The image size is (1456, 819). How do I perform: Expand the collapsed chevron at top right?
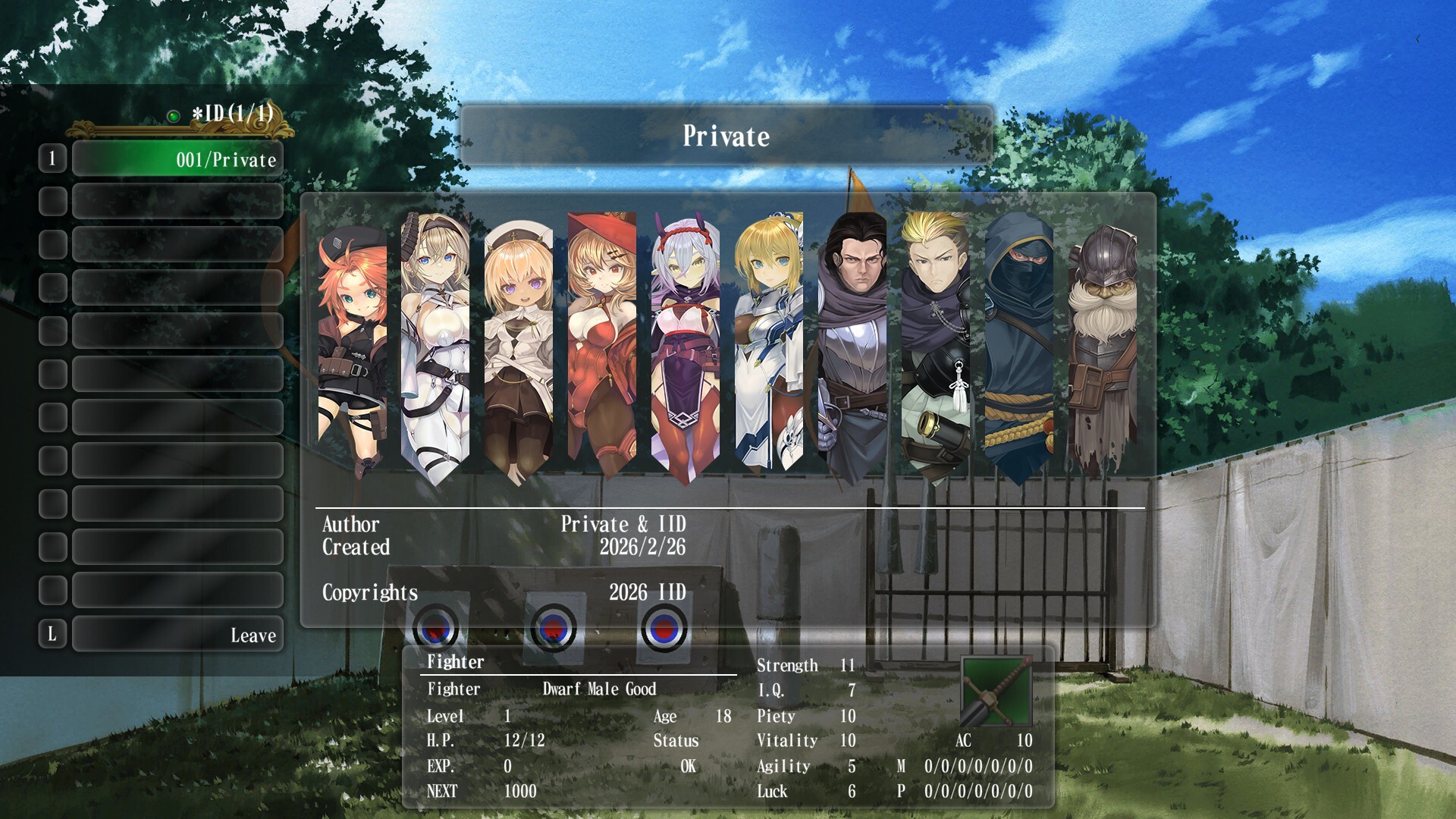[1417, 39]
